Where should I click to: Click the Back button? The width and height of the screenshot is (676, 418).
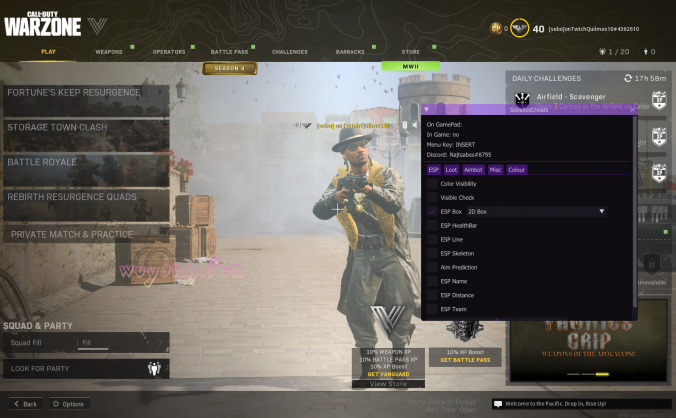click(x=25, y=404)
